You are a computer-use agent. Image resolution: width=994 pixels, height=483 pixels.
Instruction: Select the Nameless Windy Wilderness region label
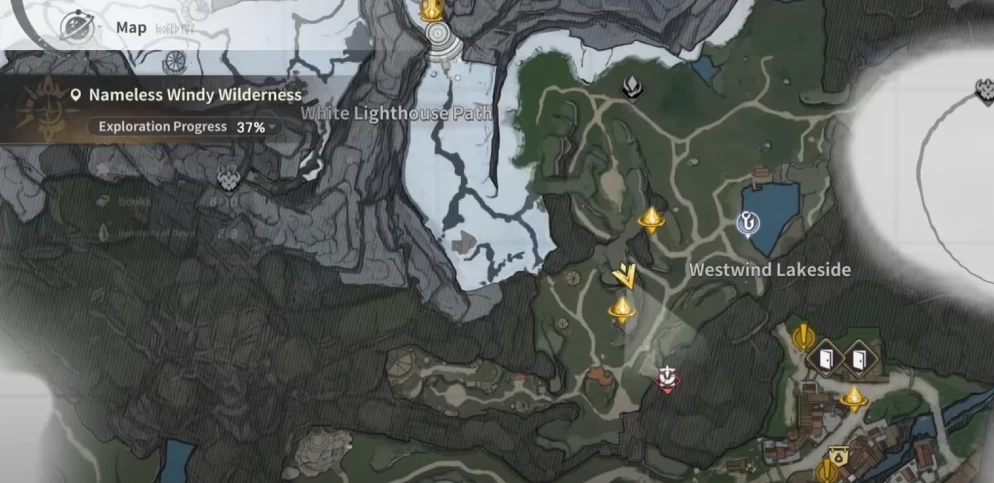[194, 95]
